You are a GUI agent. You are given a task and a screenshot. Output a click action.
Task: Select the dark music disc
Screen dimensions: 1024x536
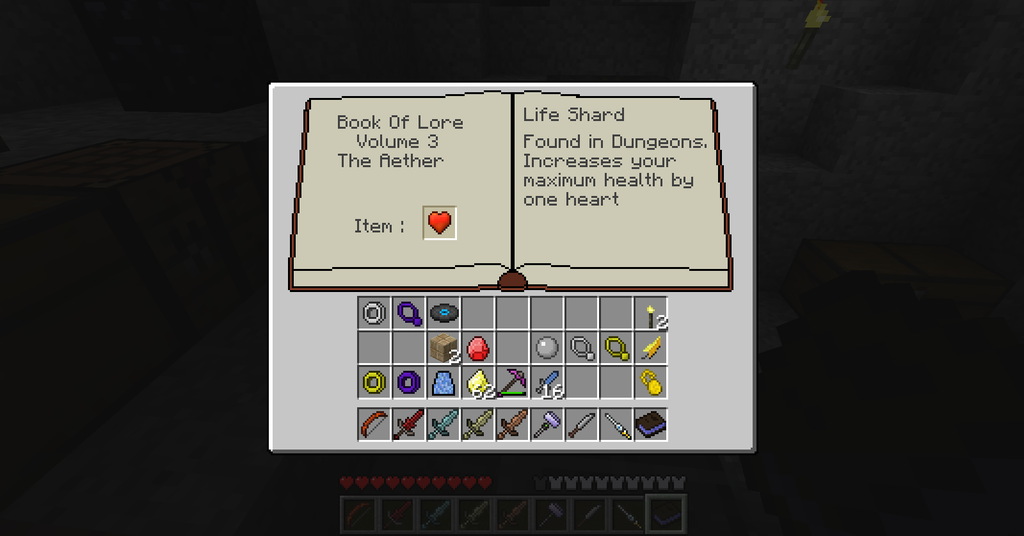[443, 313]
